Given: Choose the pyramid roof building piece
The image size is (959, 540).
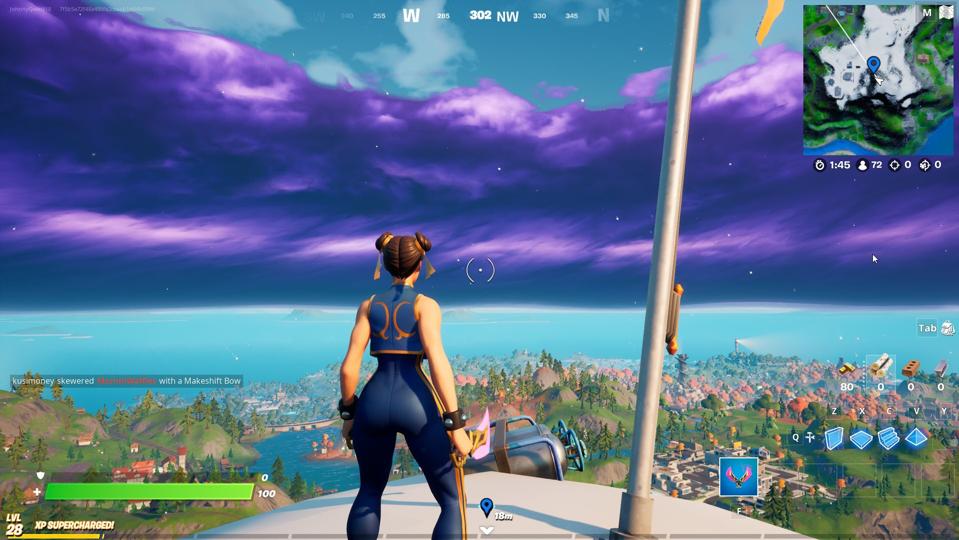Looking at the screenshot, I should 916,438.
